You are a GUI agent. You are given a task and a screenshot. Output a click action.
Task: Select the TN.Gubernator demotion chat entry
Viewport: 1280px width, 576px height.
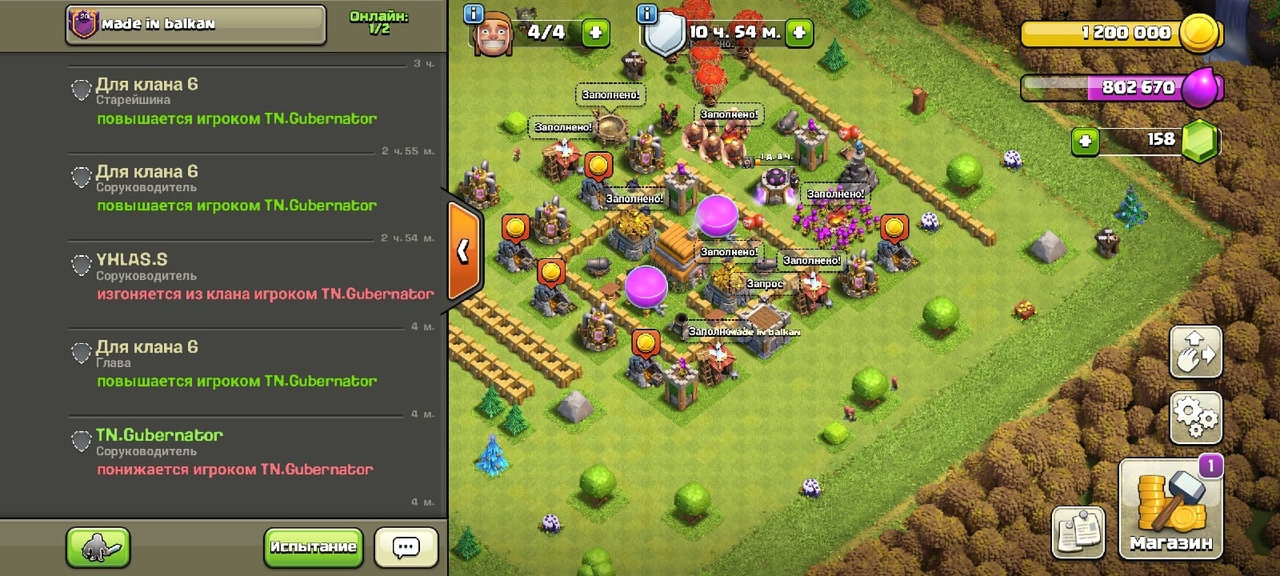[x=255, y=452]
